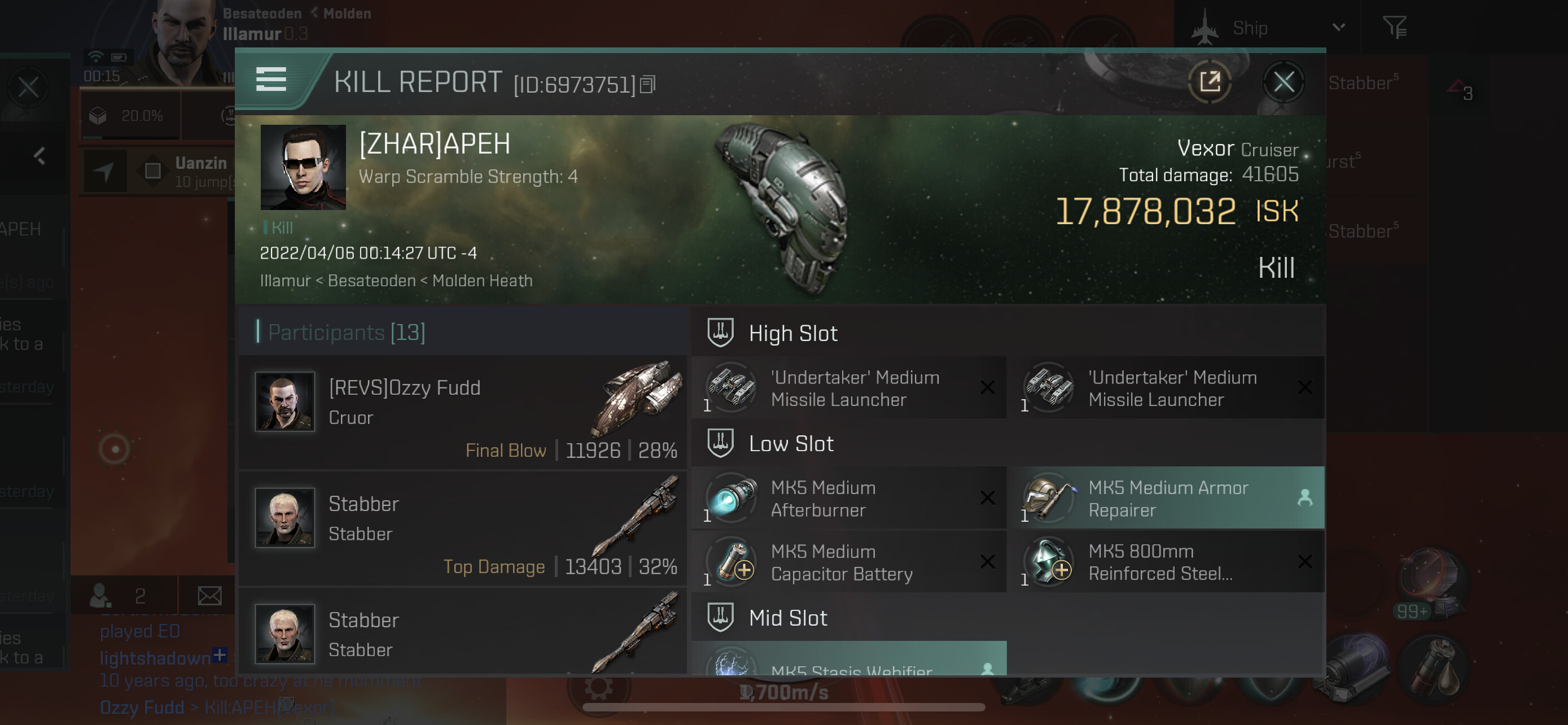Open the overview filter settings
1568x725 pixels.
pos(1394,28)
